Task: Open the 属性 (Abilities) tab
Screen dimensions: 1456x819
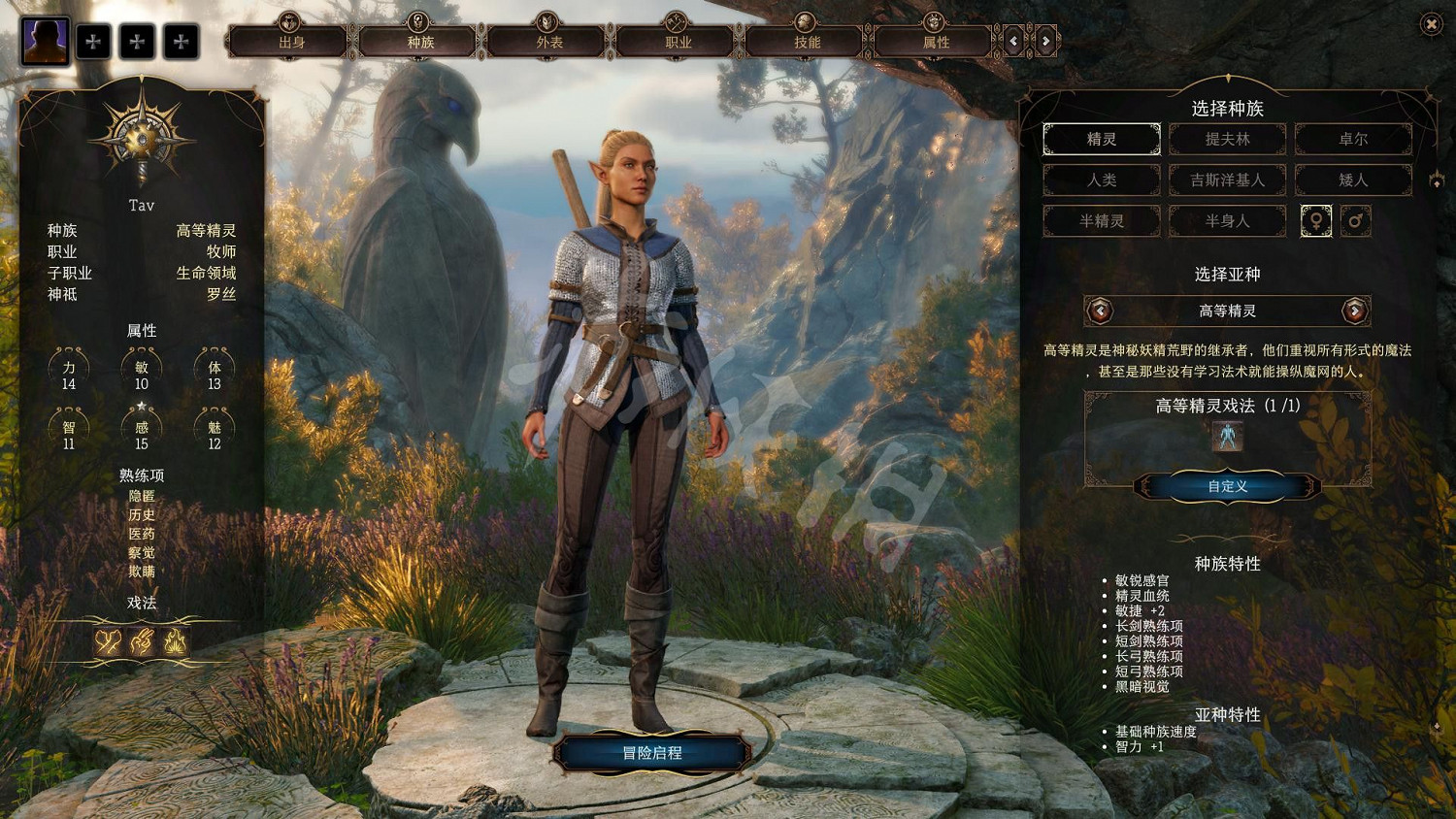Action: tap(935, 42)
